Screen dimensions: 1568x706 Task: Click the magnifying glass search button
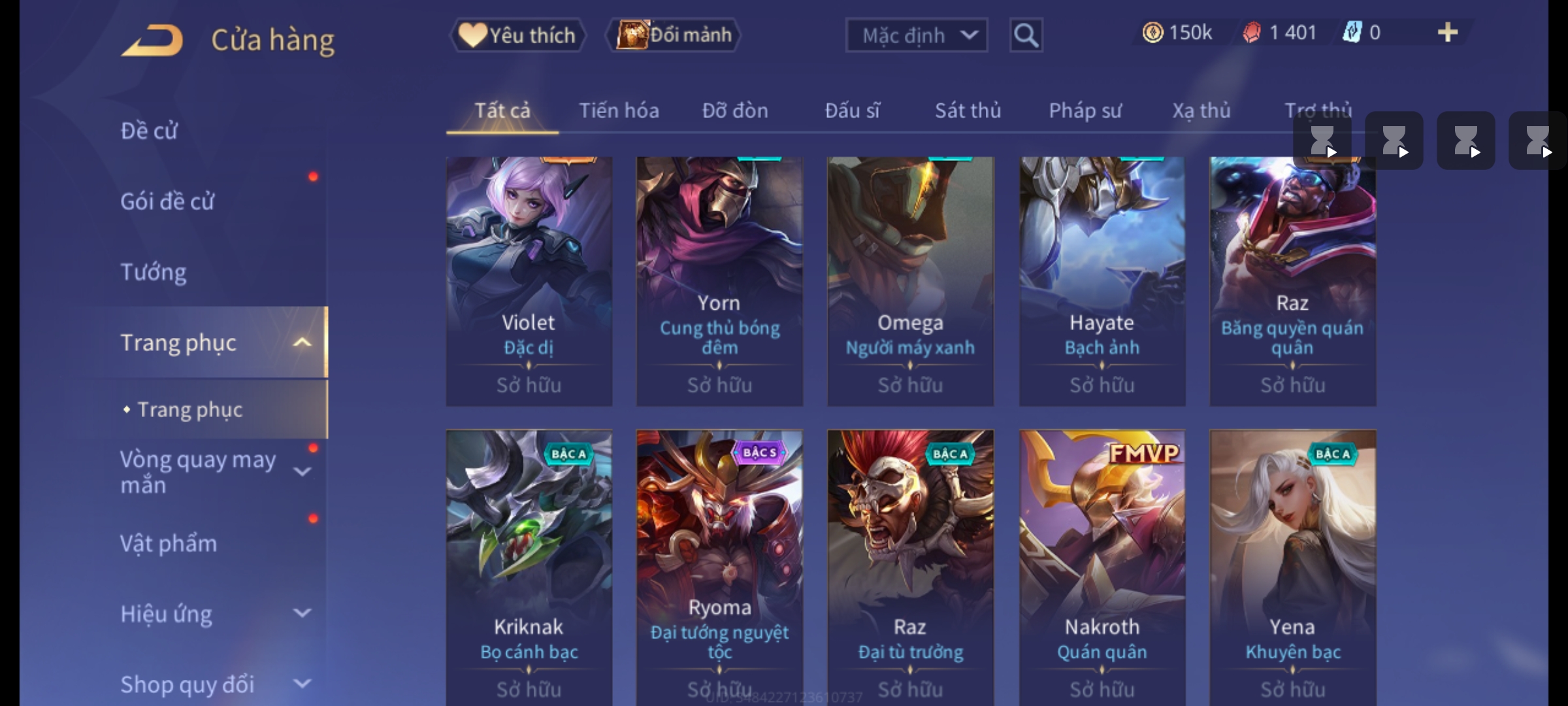pos(1026,35)
